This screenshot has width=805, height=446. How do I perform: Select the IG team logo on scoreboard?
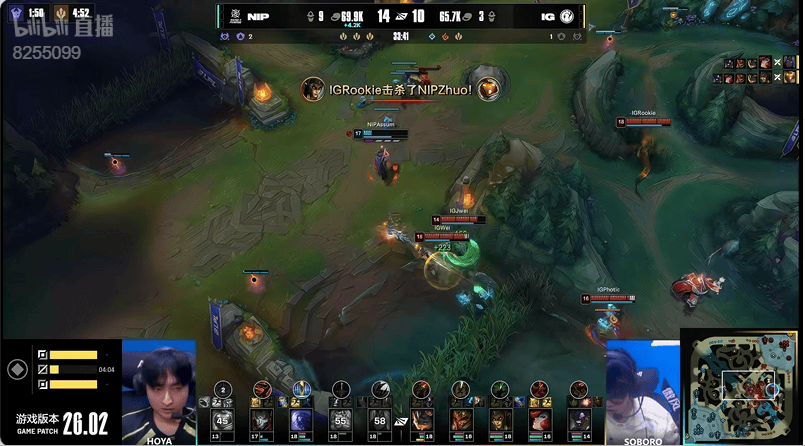point(567,17)
